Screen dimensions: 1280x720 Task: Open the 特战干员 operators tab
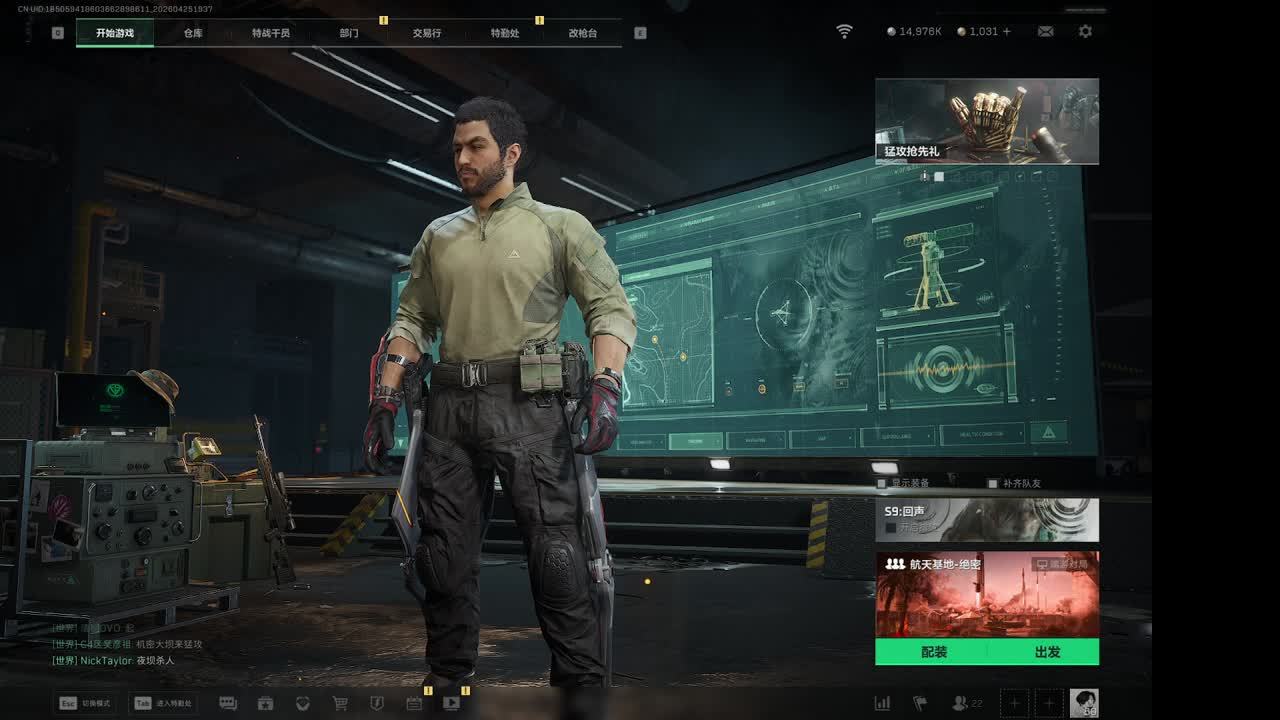point(271,33)
